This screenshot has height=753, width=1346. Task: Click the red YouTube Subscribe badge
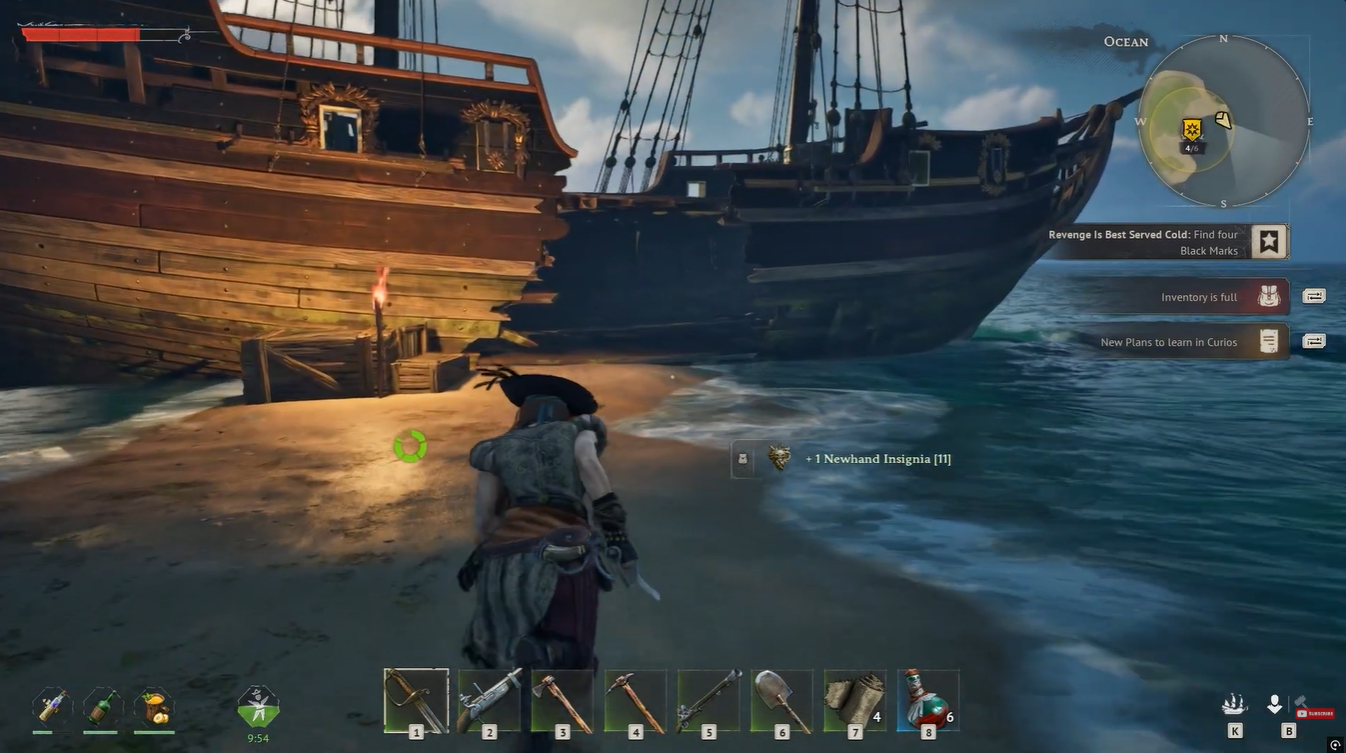click(x=1314, y=713)
